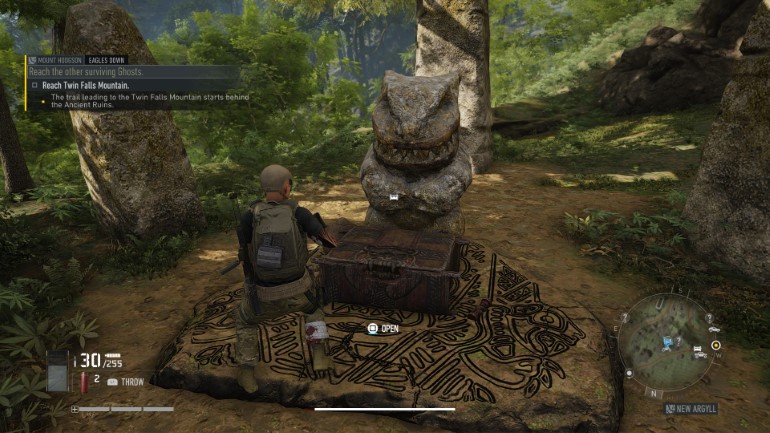The width and height of the screenshot is (770, 433).
Task: Select the blue player marker on minimap
Action: coord(665,343)
